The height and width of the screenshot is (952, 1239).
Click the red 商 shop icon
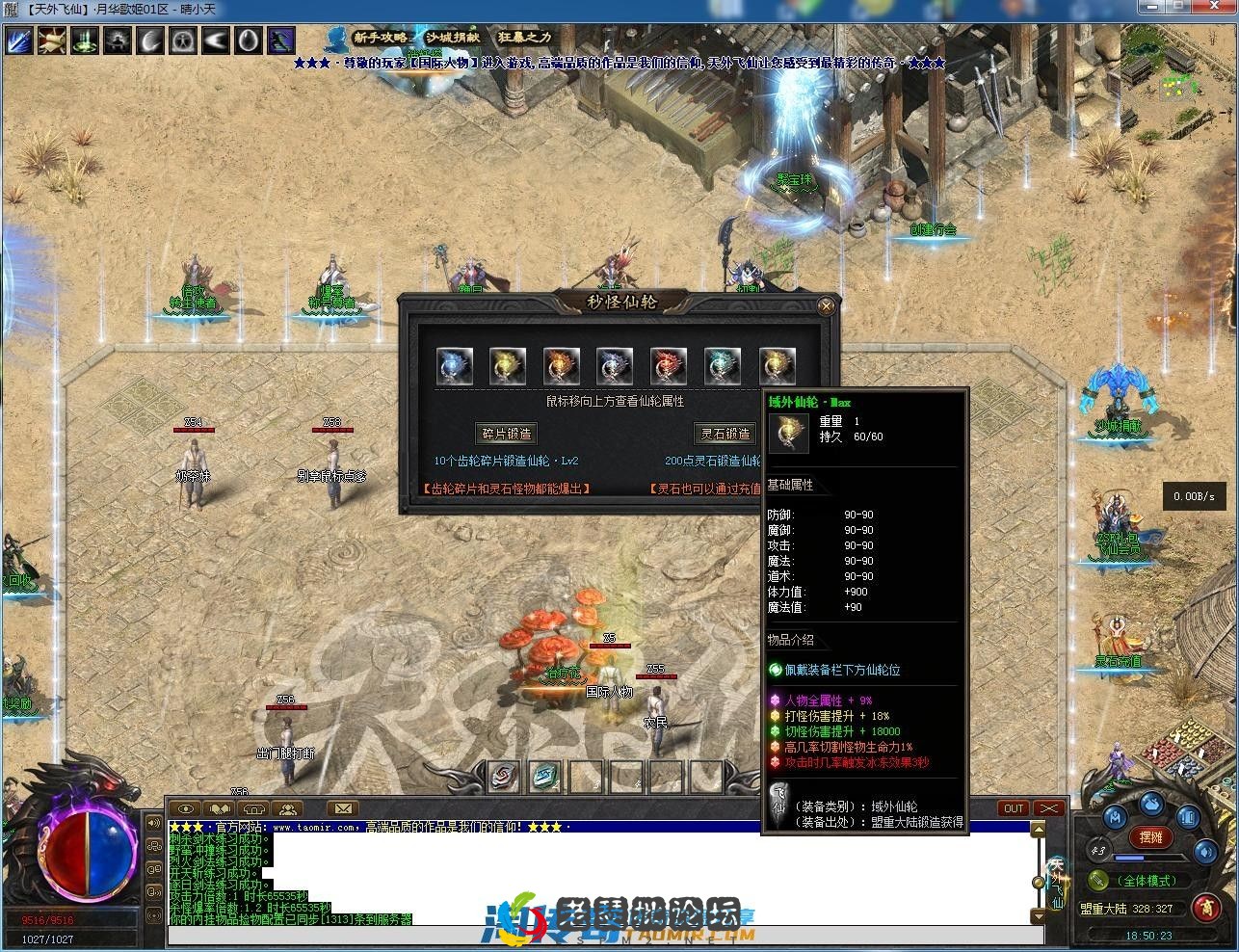pyautogui.click(x=1207, y=908)
